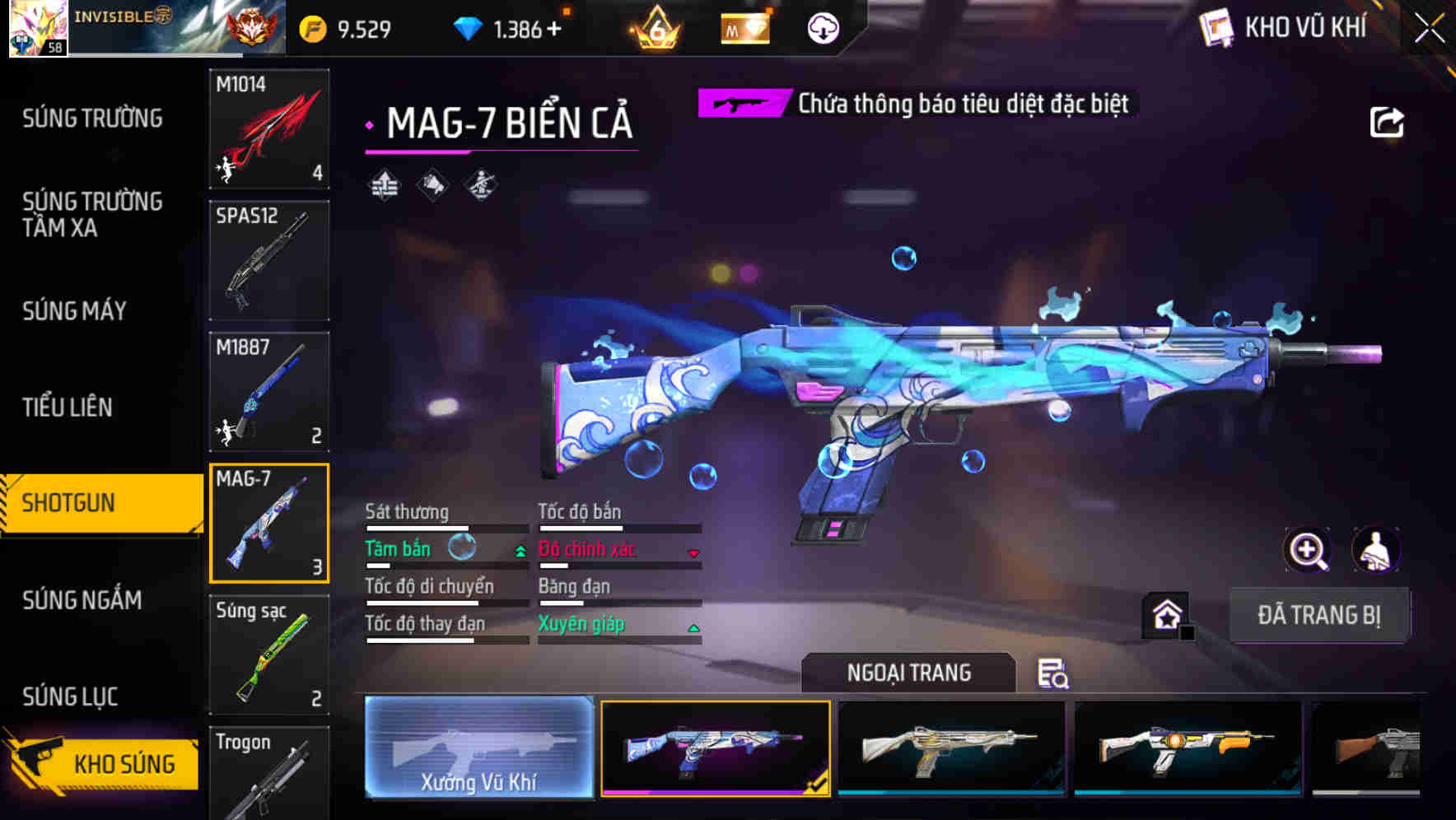1456x820 pixels.
Task: Select the Tiểu Liên category
Action: pyautogui.click(x=68, y=407)
